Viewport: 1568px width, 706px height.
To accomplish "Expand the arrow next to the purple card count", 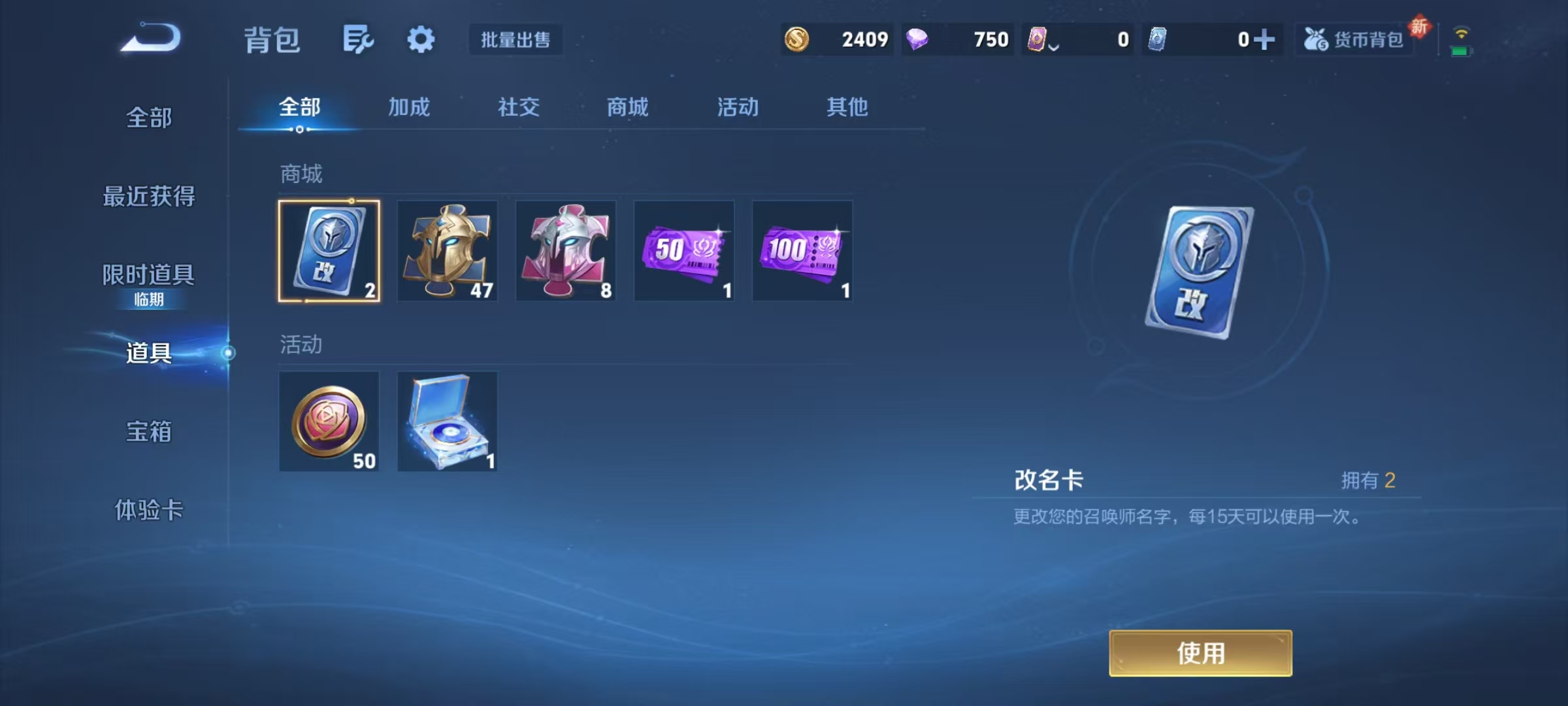I will [x=1053, y=44].
